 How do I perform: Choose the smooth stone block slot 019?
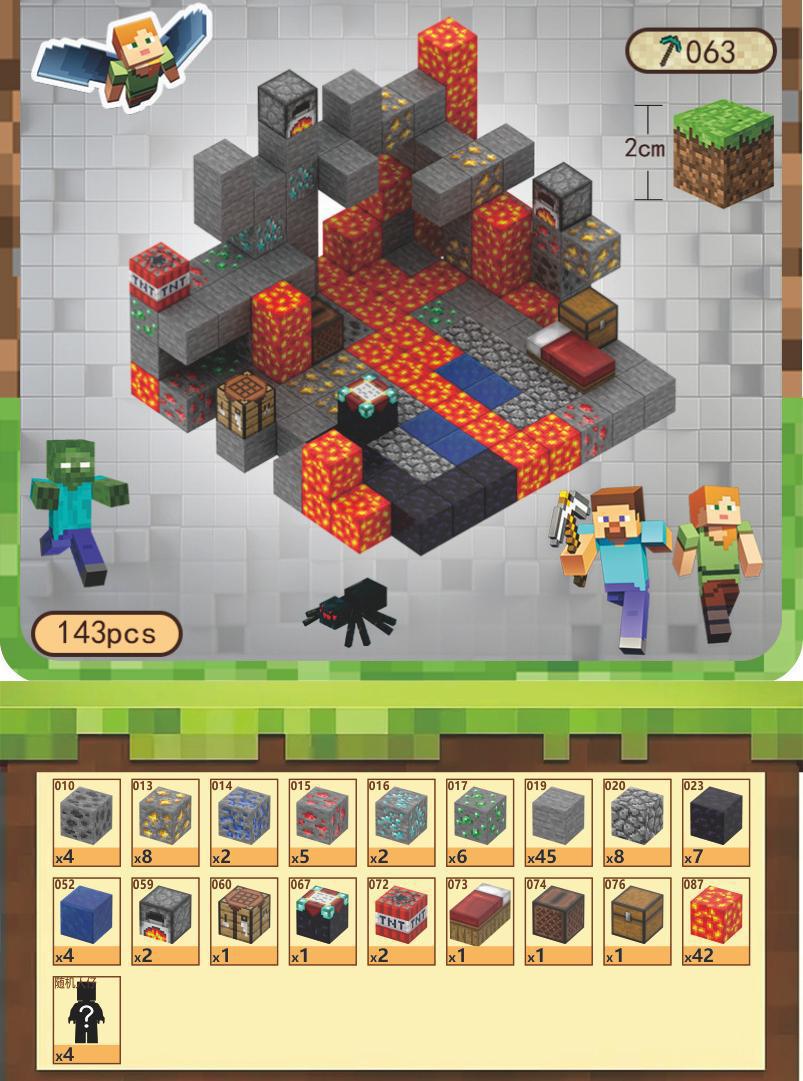pyautogui.click(x=558, y=822)
